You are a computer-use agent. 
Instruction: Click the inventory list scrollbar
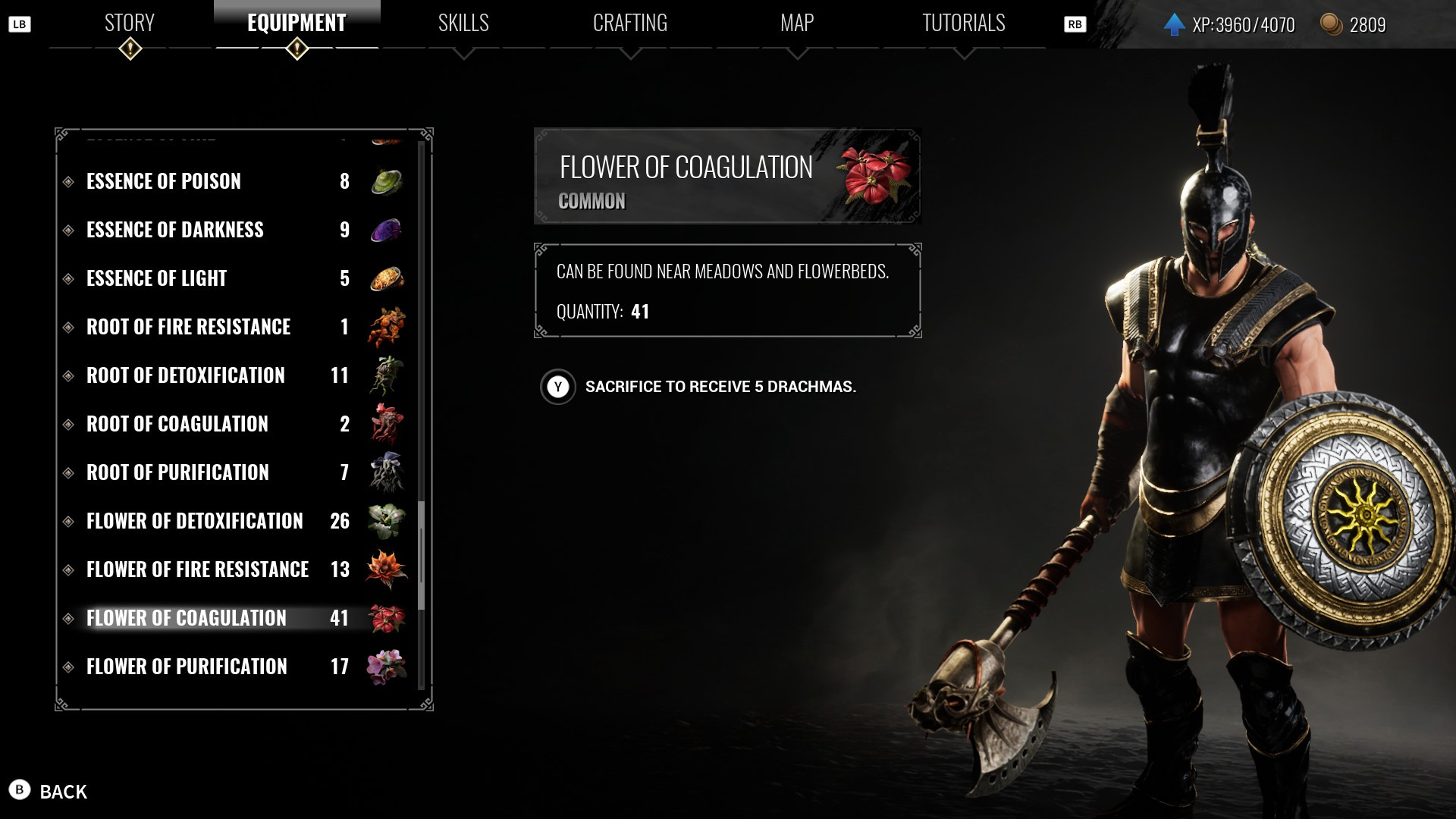422,555
